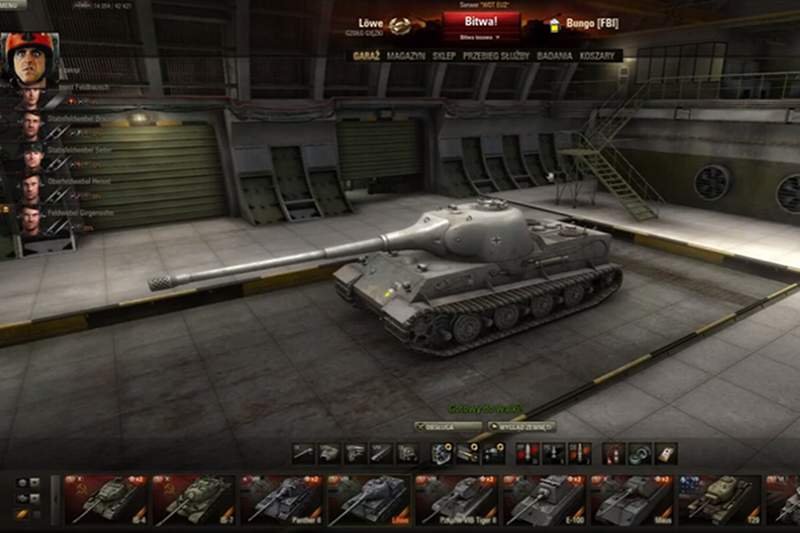
Task: Choose the IS-7 tank from the carousel
Action: coord(193,500)
